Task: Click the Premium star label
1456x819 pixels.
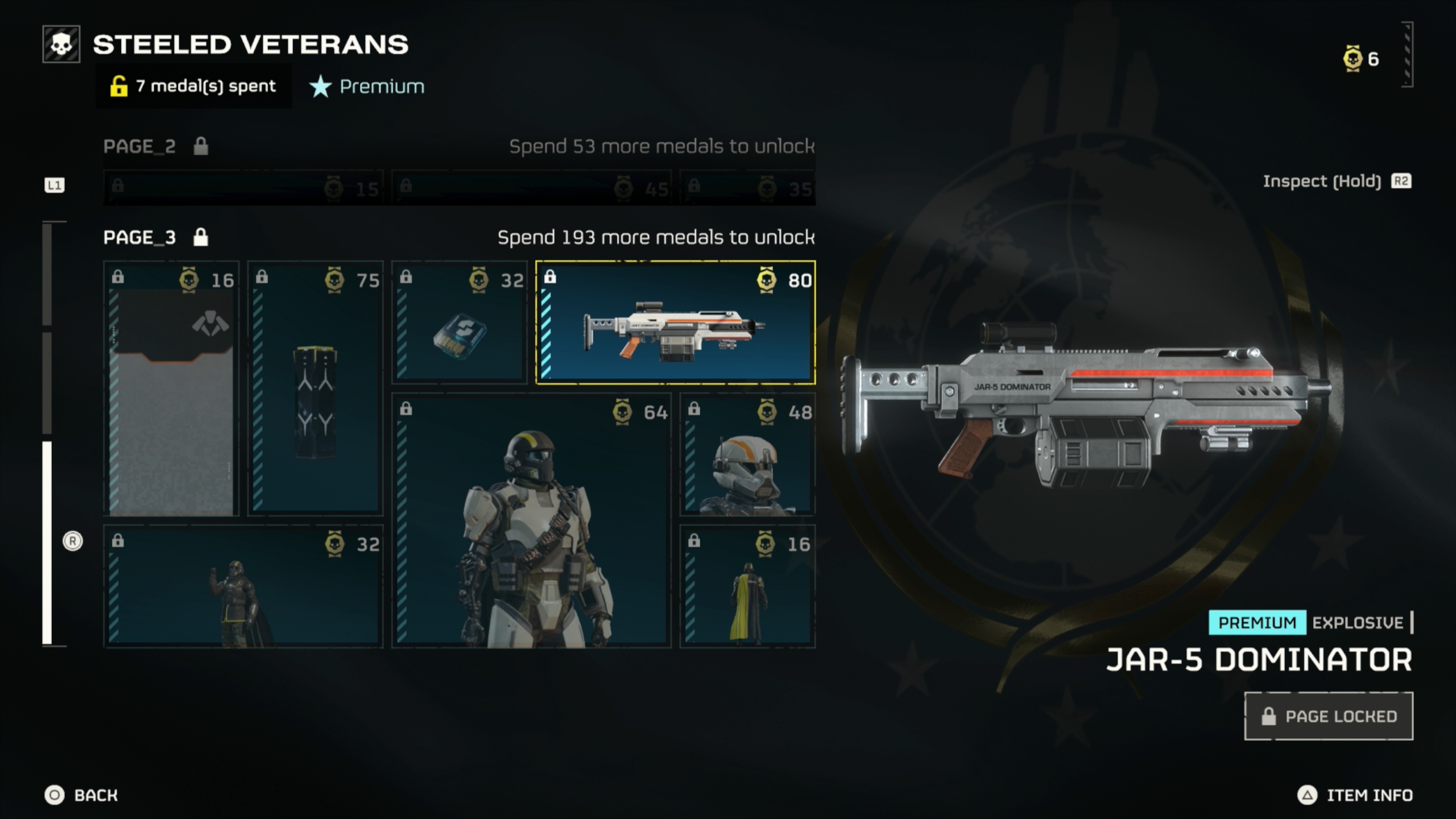Action: point(367,86)
